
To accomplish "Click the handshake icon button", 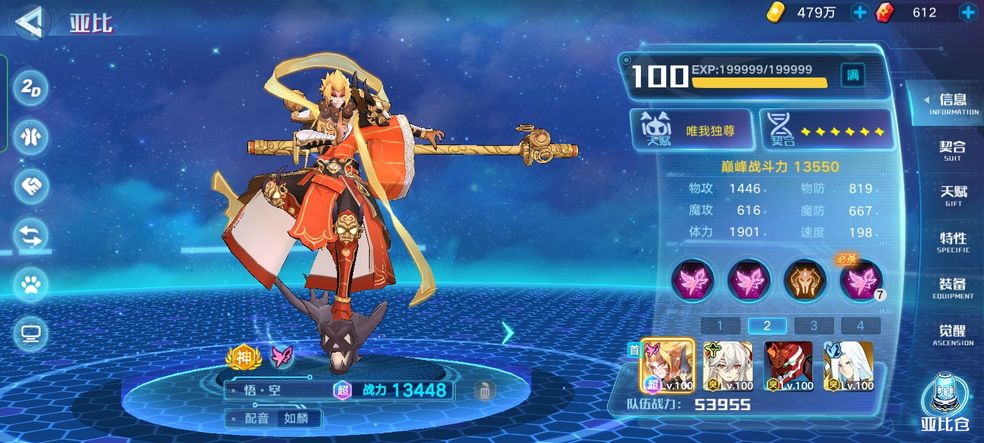I will click(x=32, y=186).
